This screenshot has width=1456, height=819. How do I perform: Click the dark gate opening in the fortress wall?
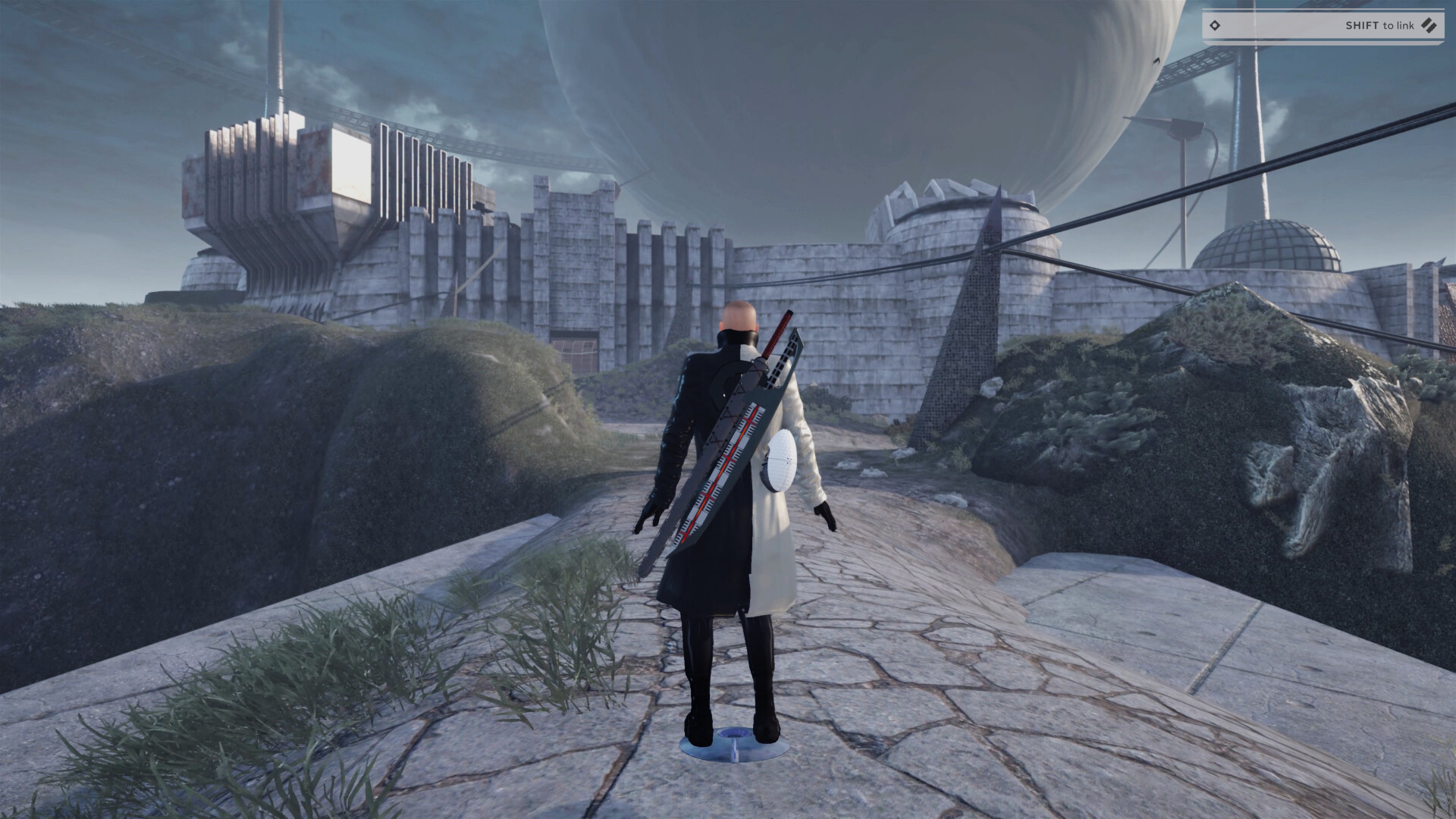click(575, 347)
